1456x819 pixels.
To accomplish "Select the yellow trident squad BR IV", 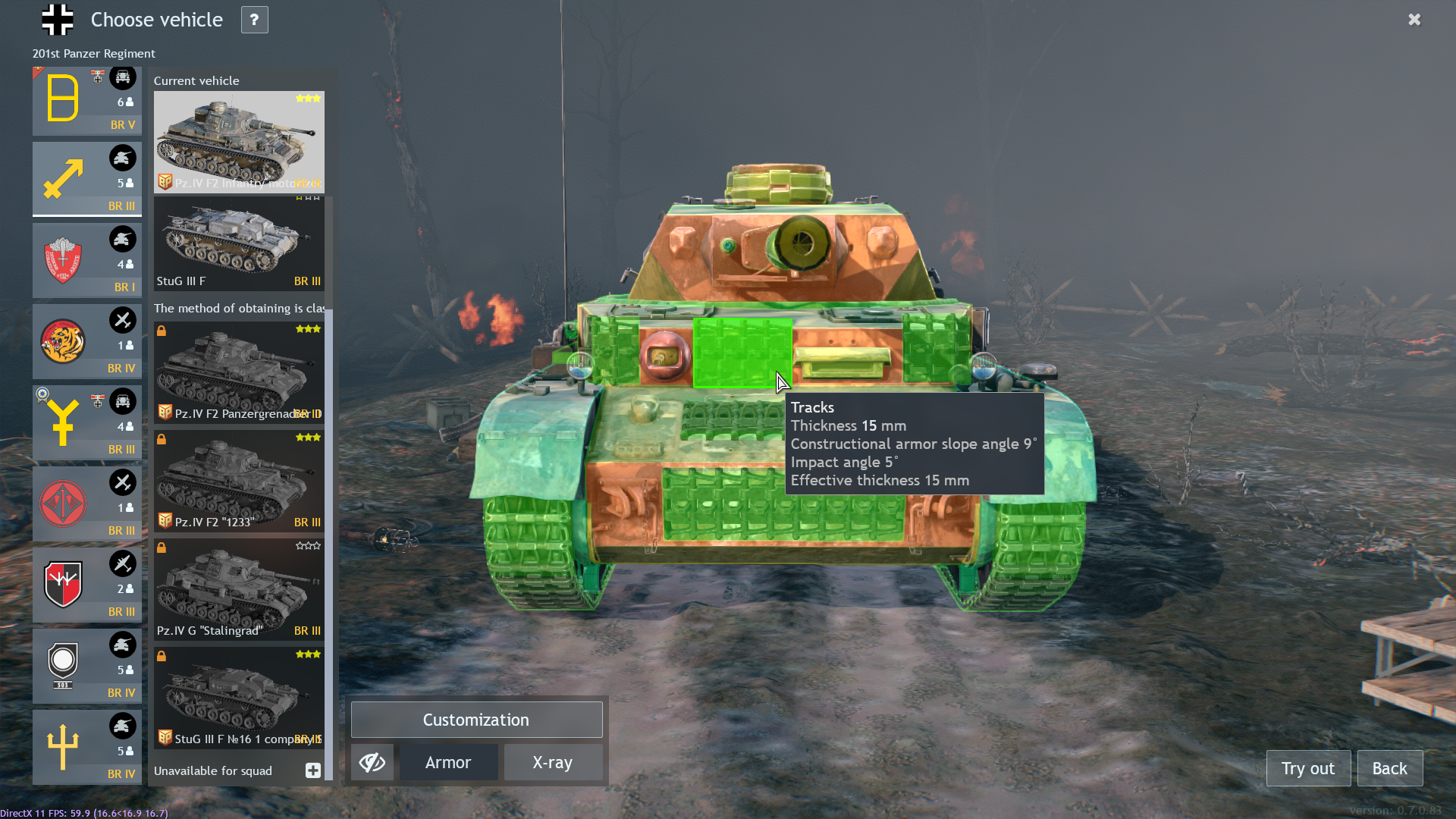I will (86, 747).
